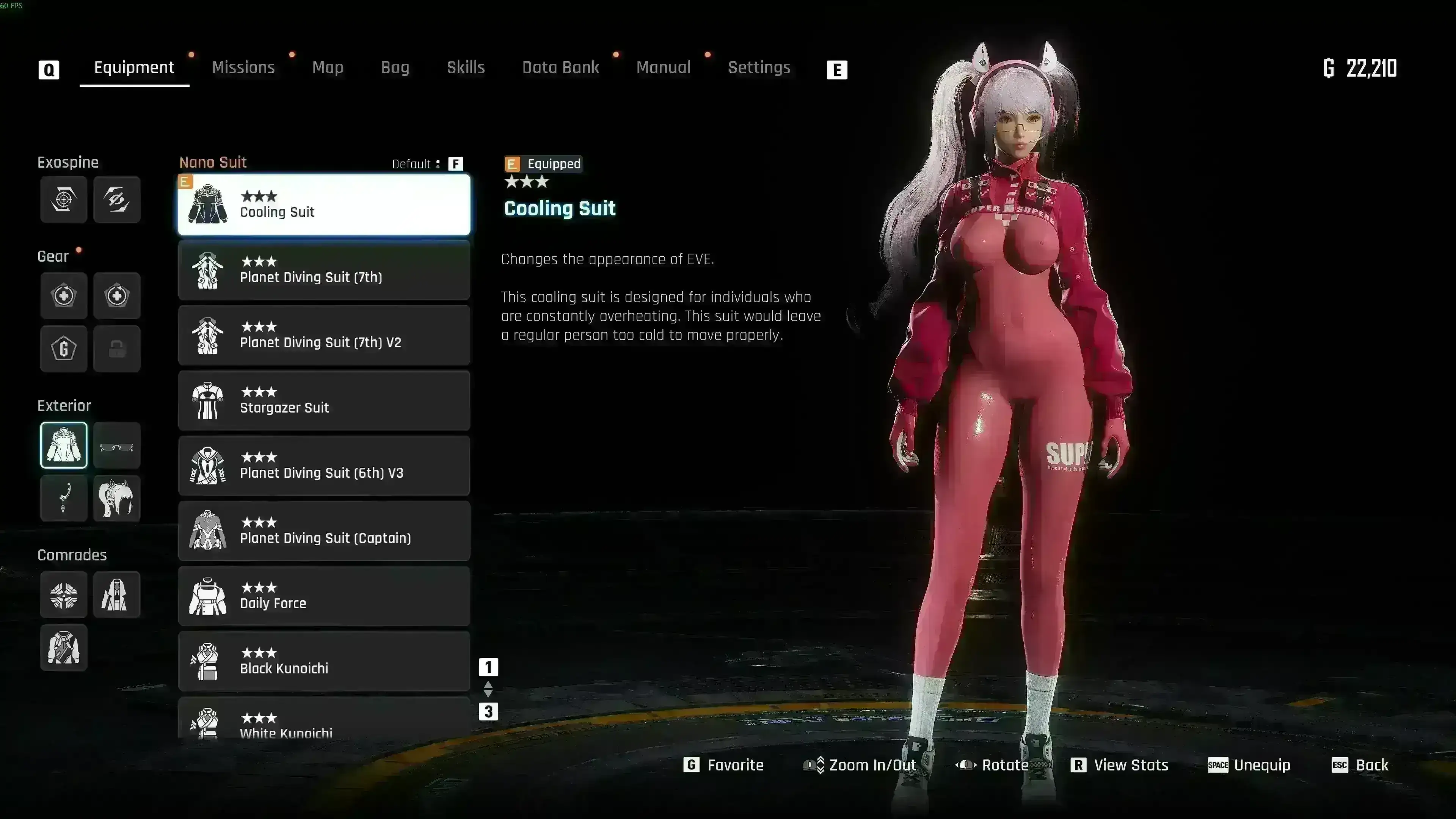This screenshot has height=819, width=1456.
Task: Open the earring exterior slot
Action: (x=64, y=499)
